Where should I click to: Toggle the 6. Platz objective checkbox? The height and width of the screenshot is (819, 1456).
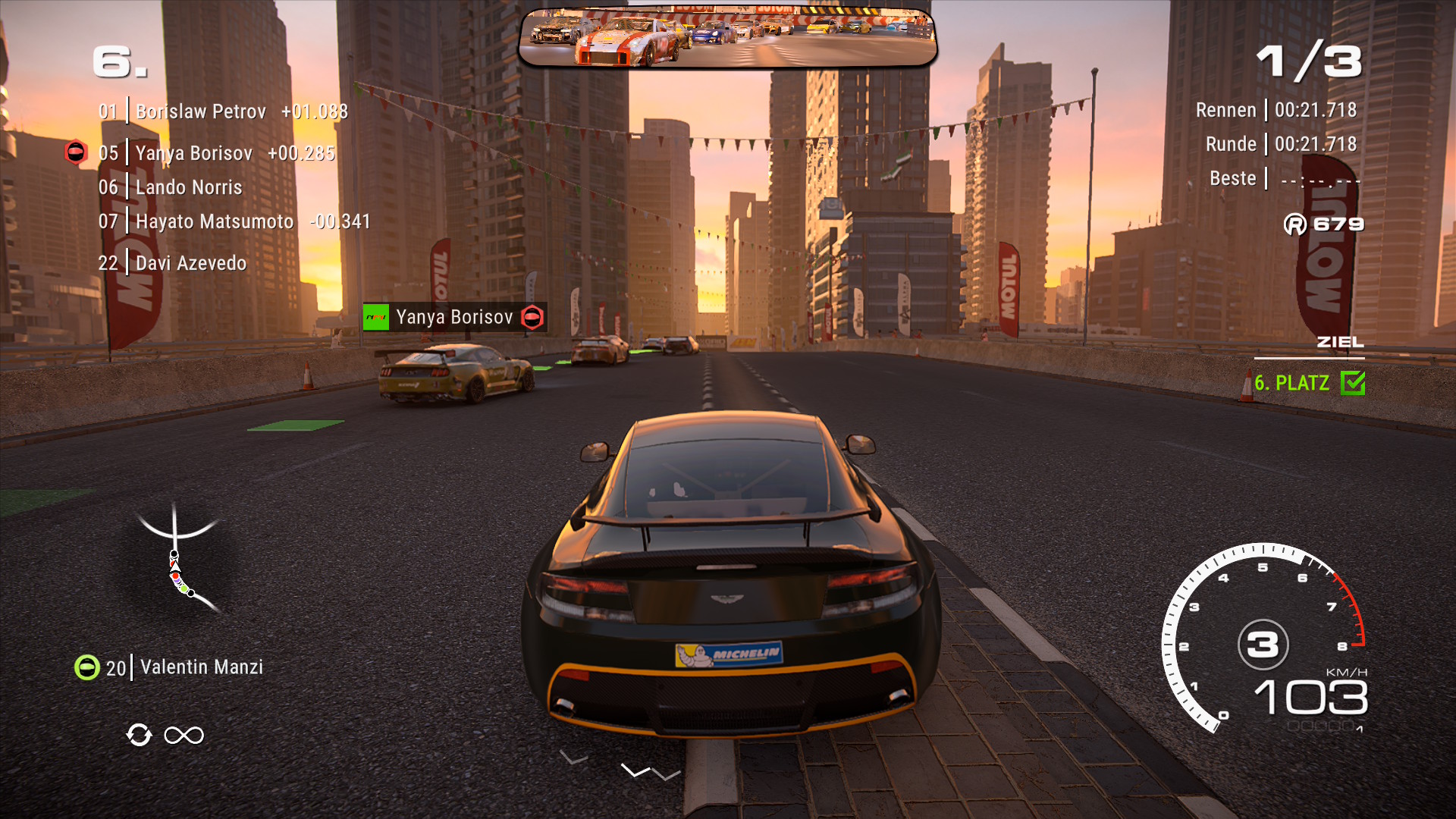[1352, 383]
